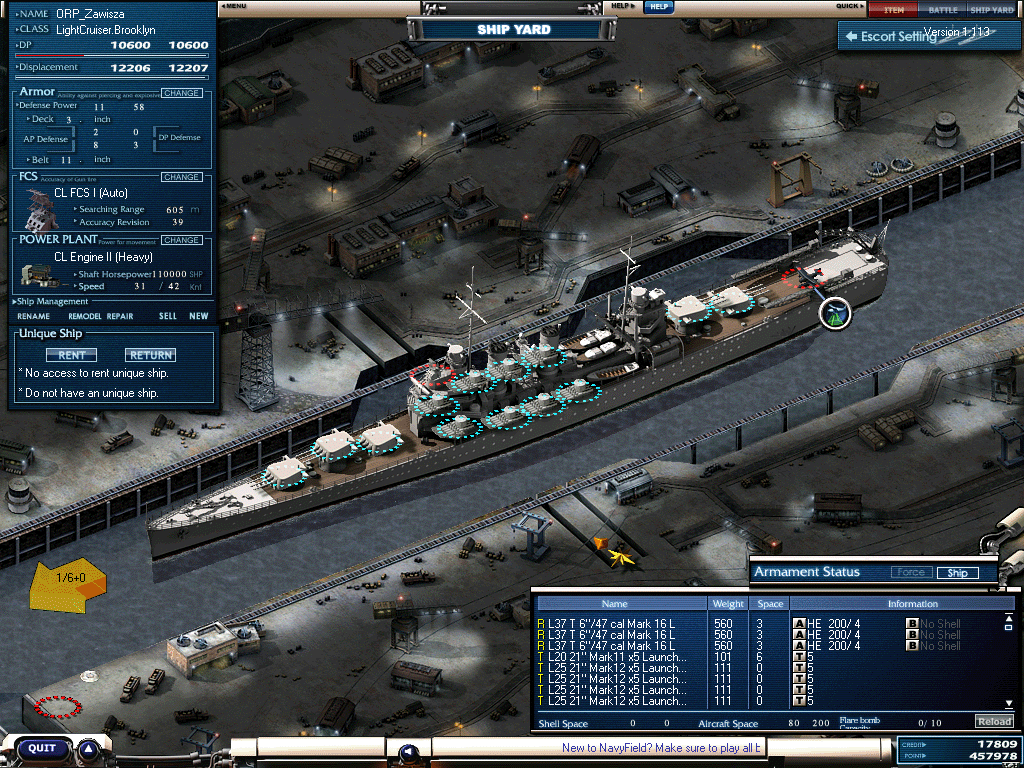
Task: Buy a New ship
Action: pyautogui.click(x=198, y=316)
